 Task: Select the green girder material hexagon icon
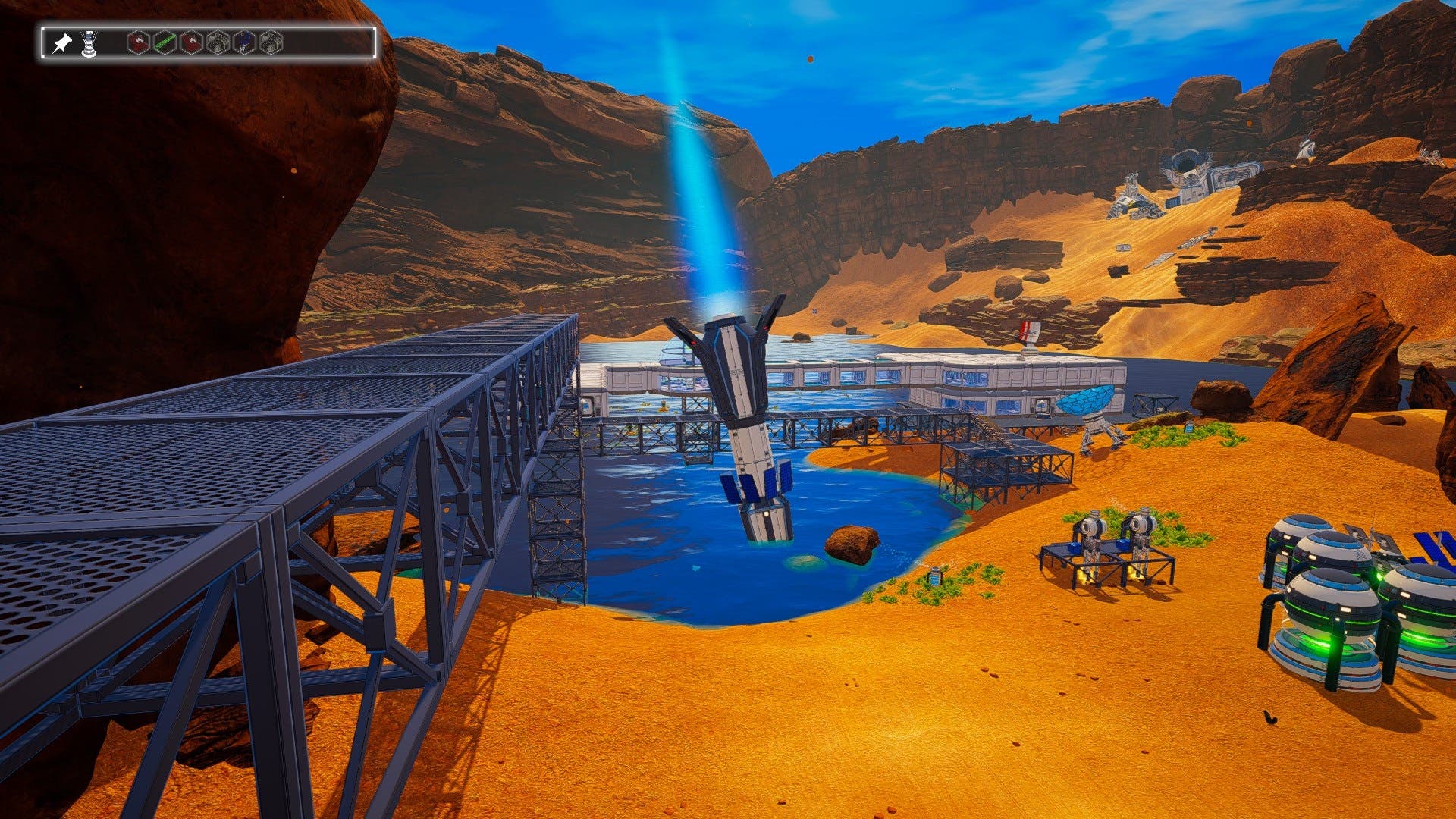[x=164, y=41]
